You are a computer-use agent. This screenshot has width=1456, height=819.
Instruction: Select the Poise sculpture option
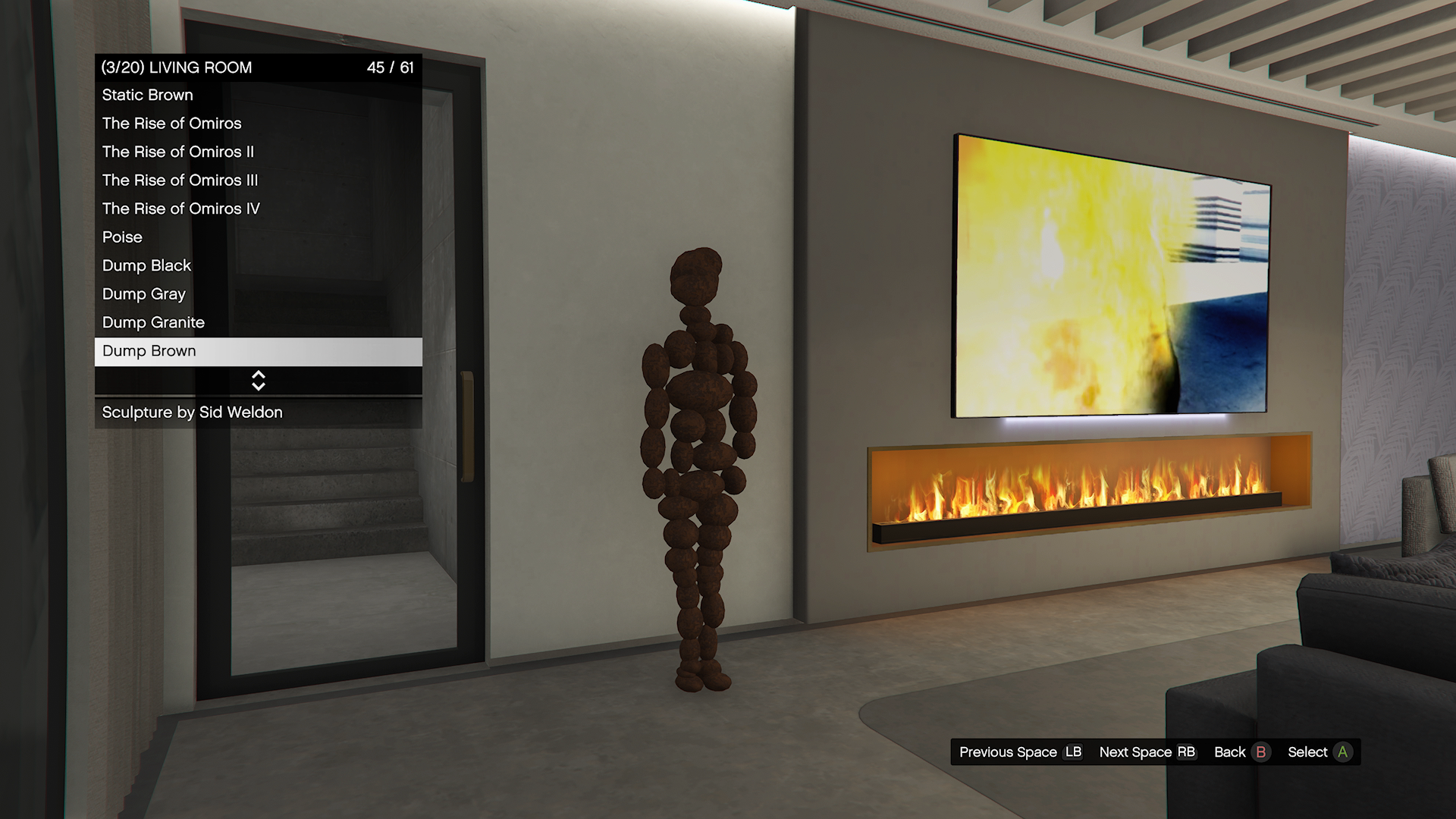tap(258, 237)
